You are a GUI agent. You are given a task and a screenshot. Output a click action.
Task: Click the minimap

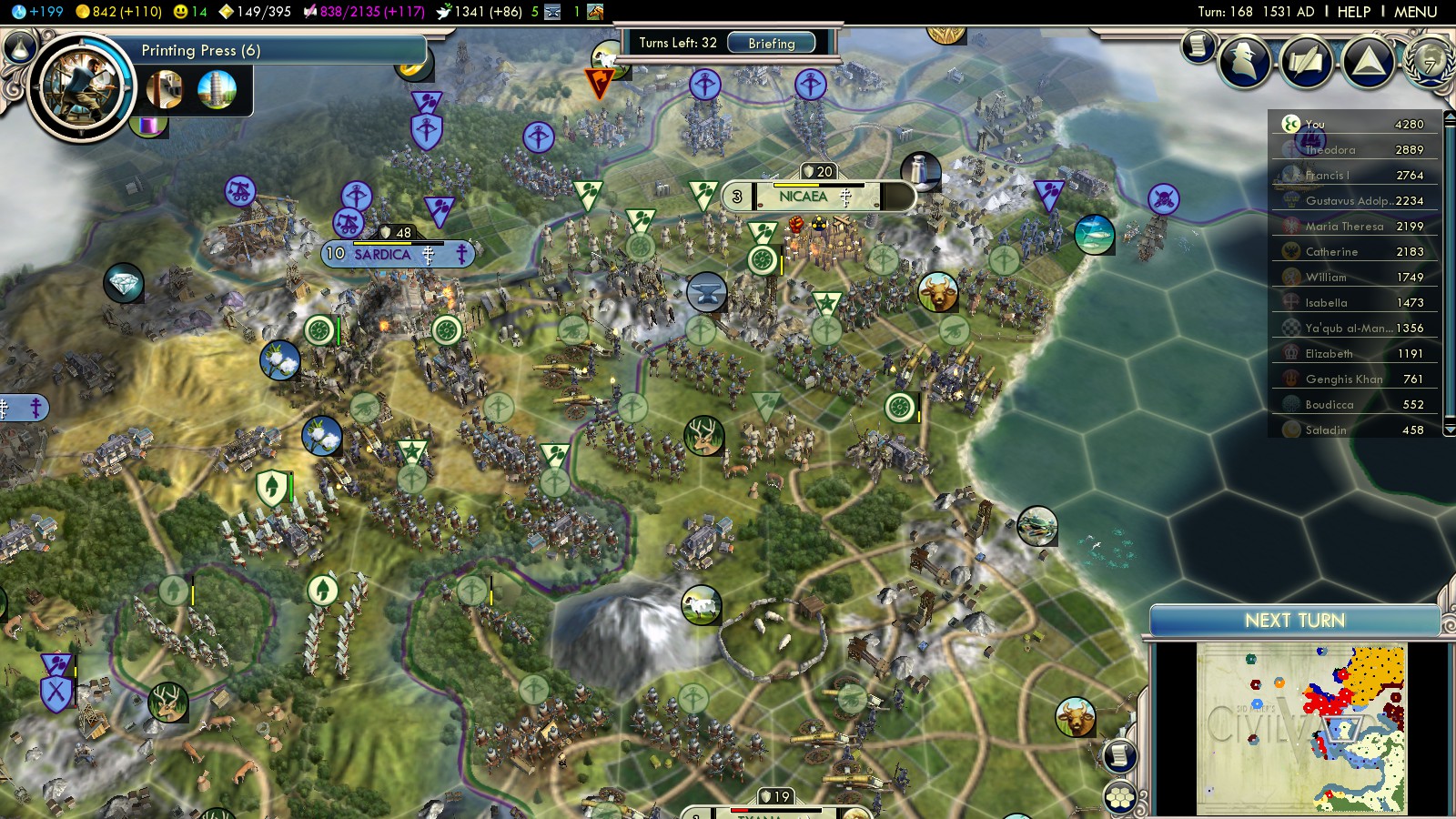click(1301, 728)
